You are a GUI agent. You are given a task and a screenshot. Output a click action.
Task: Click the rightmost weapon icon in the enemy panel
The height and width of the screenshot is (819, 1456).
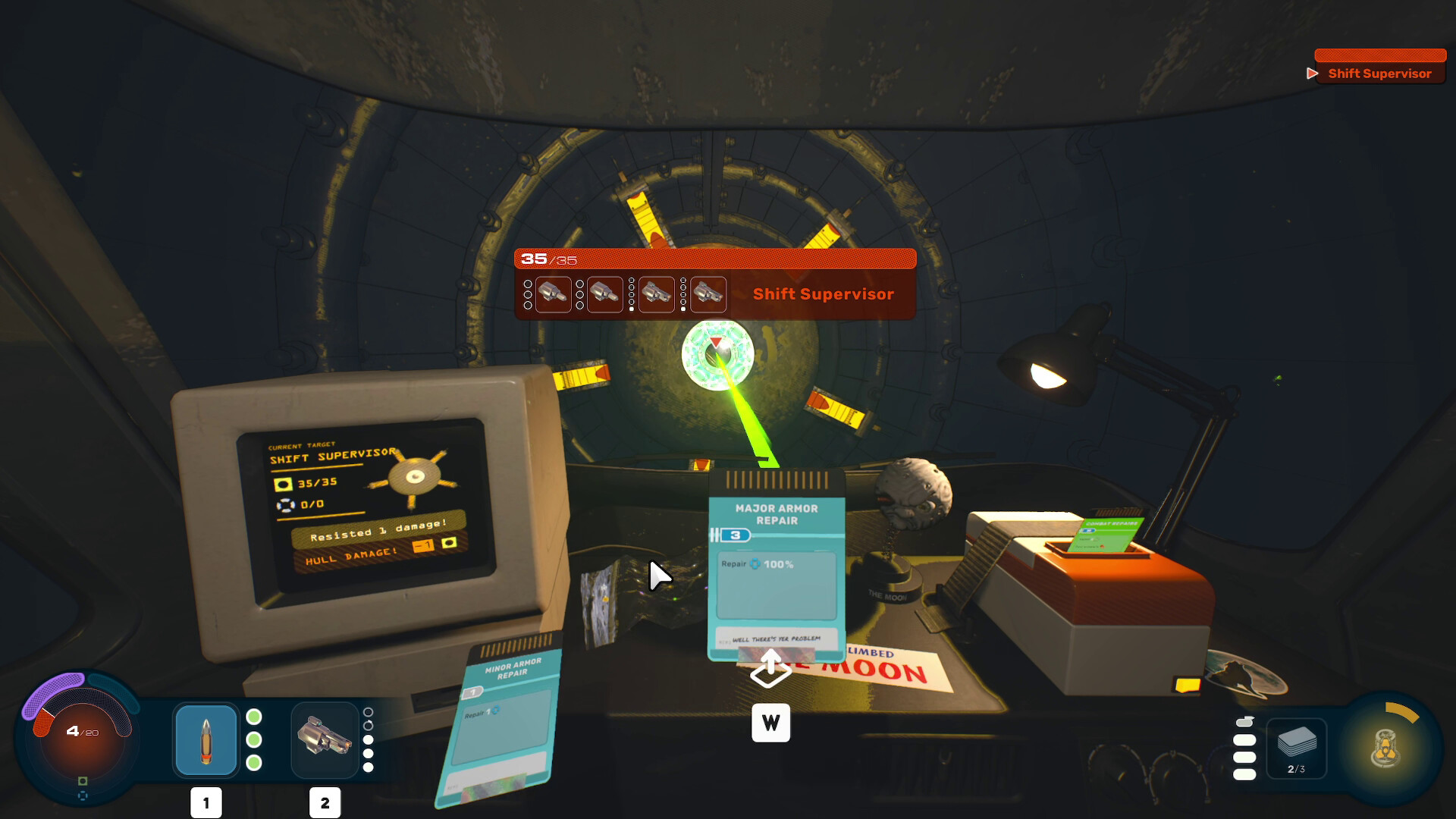point(708,294)
